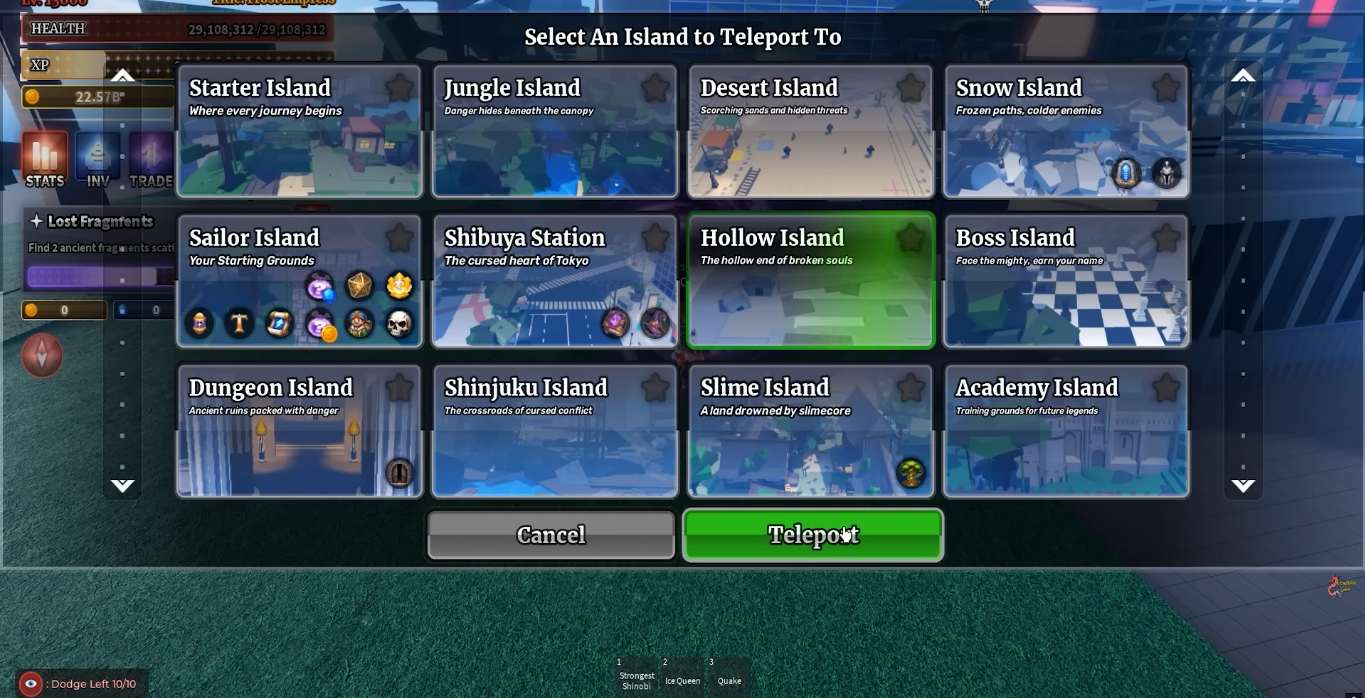Choose Boss Island from the list

click(x=1066, y=290)
